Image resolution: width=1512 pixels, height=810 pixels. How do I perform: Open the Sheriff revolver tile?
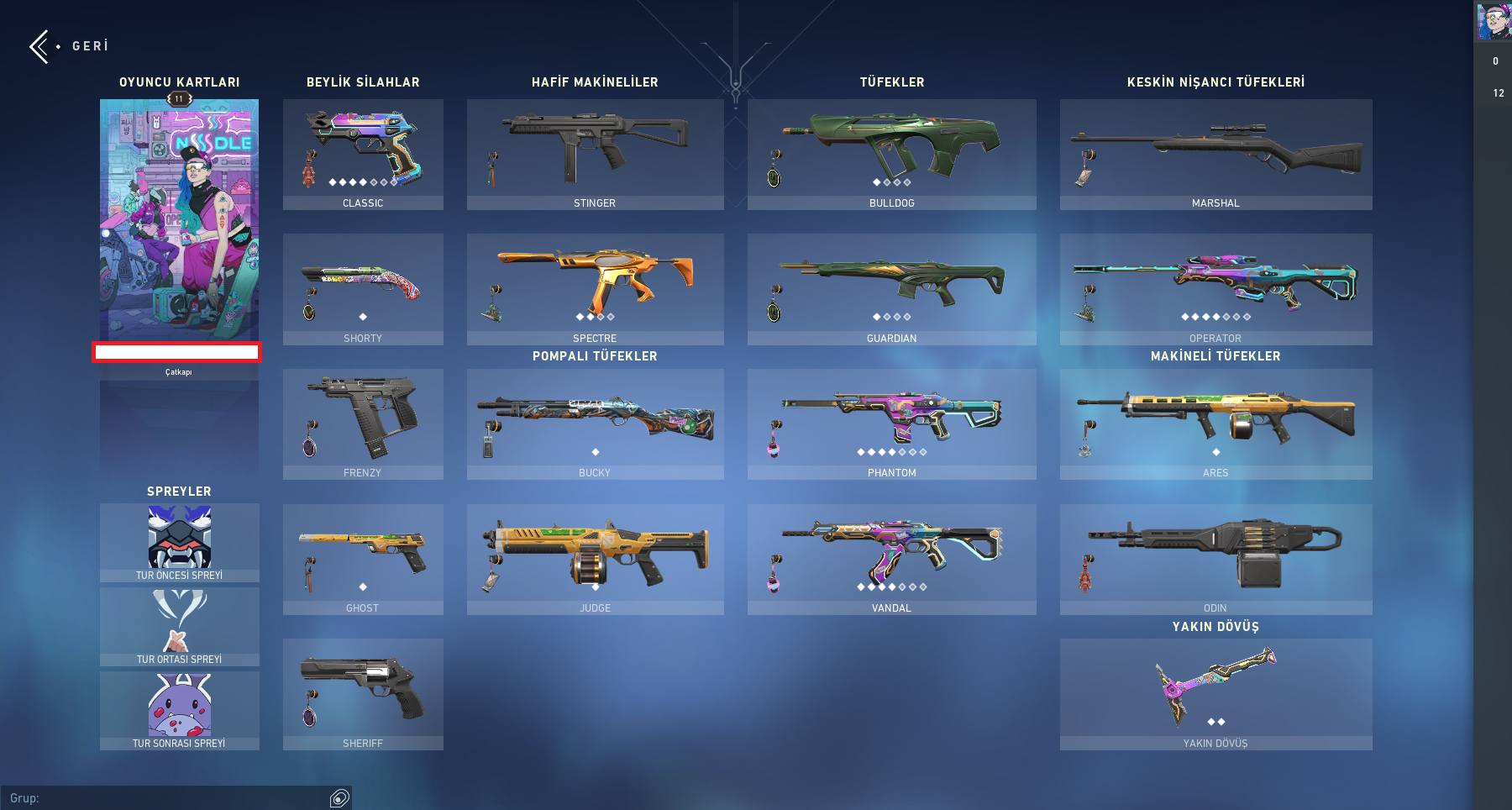(363, 693)
